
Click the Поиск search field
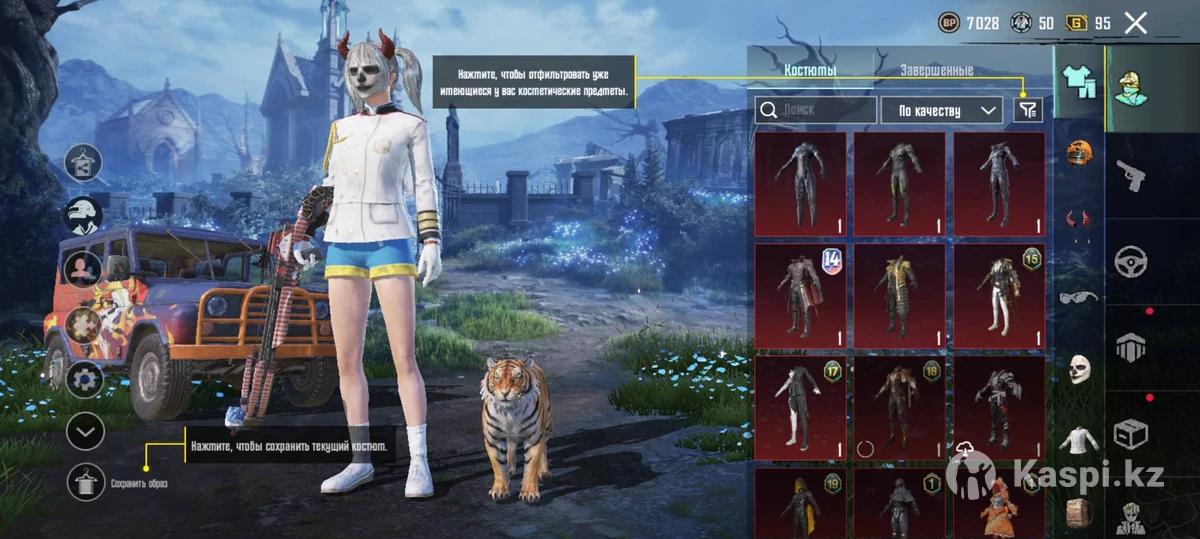pyautogui.click(x=815, y=110)
